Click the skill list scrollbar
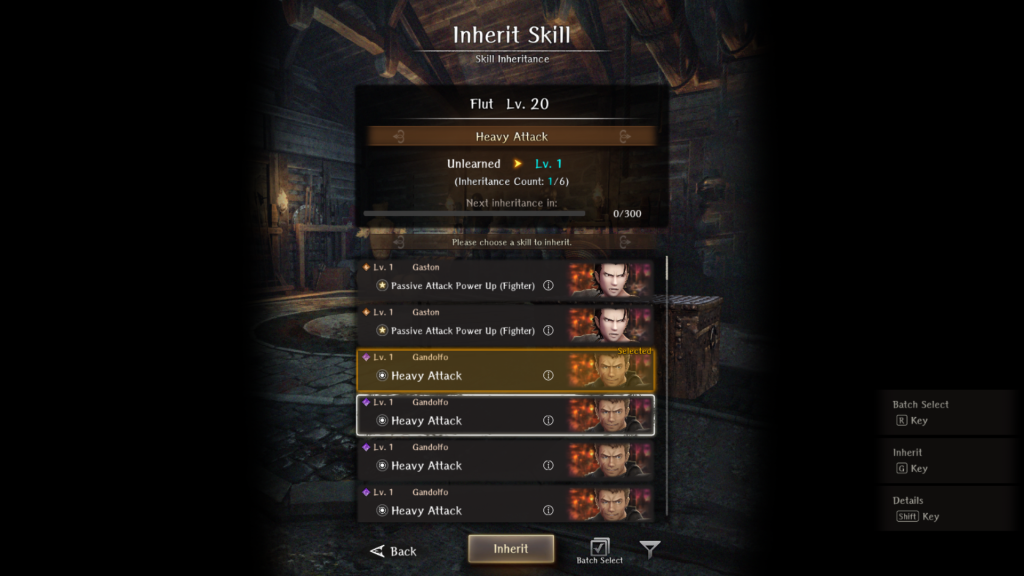The image size is (1024, 576). pos(667,390)
